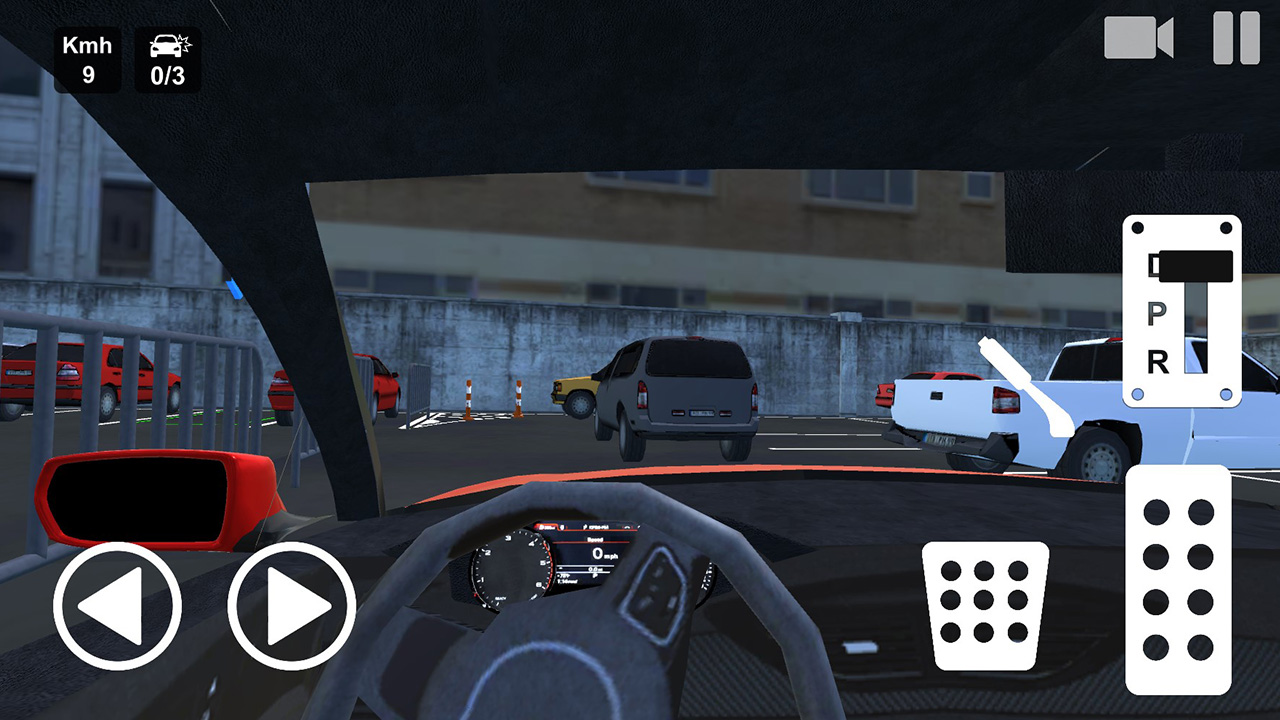Select the gear shifter panel
The height and width of the screenshot is (720, 1280).
pyautogui.click(x=1180, y=310)
